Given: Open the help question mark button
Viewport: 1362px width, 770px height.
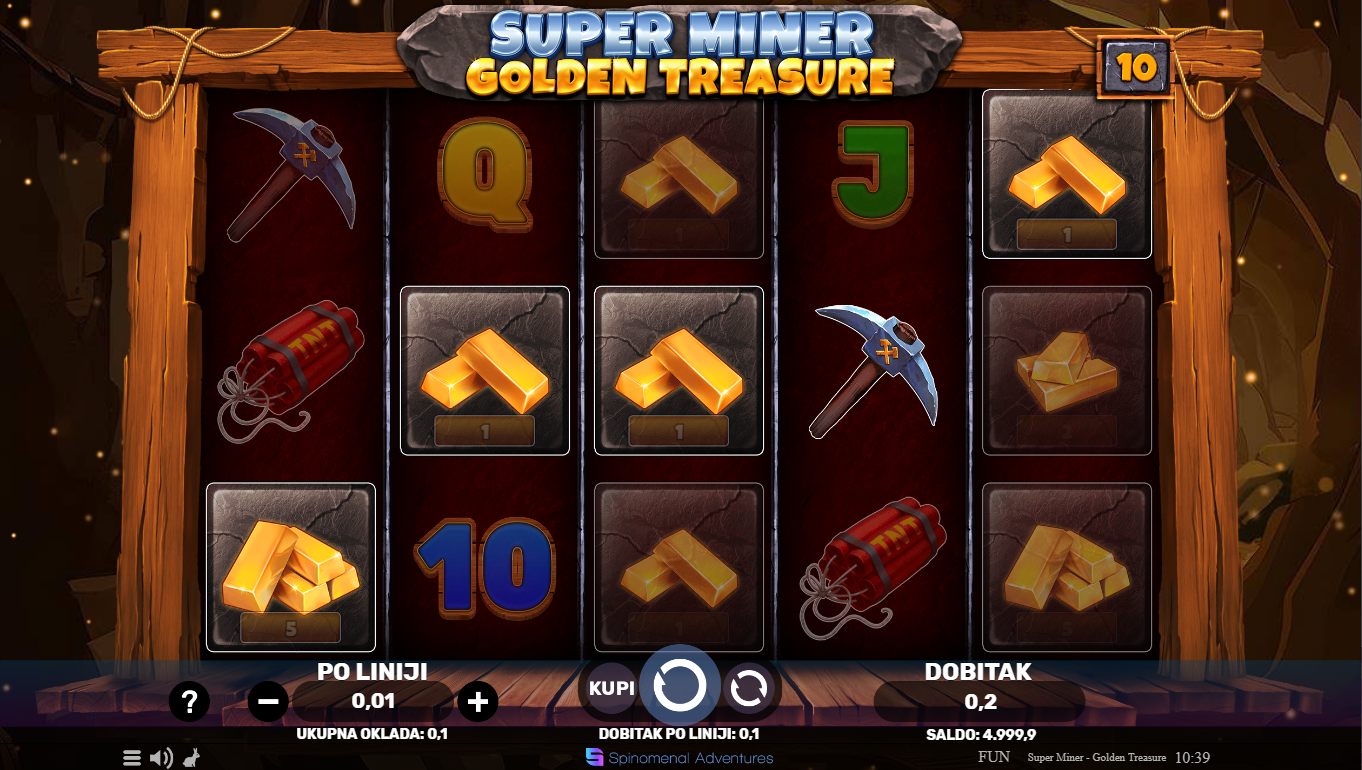Looking at the screenshot, I should [189, 702].
